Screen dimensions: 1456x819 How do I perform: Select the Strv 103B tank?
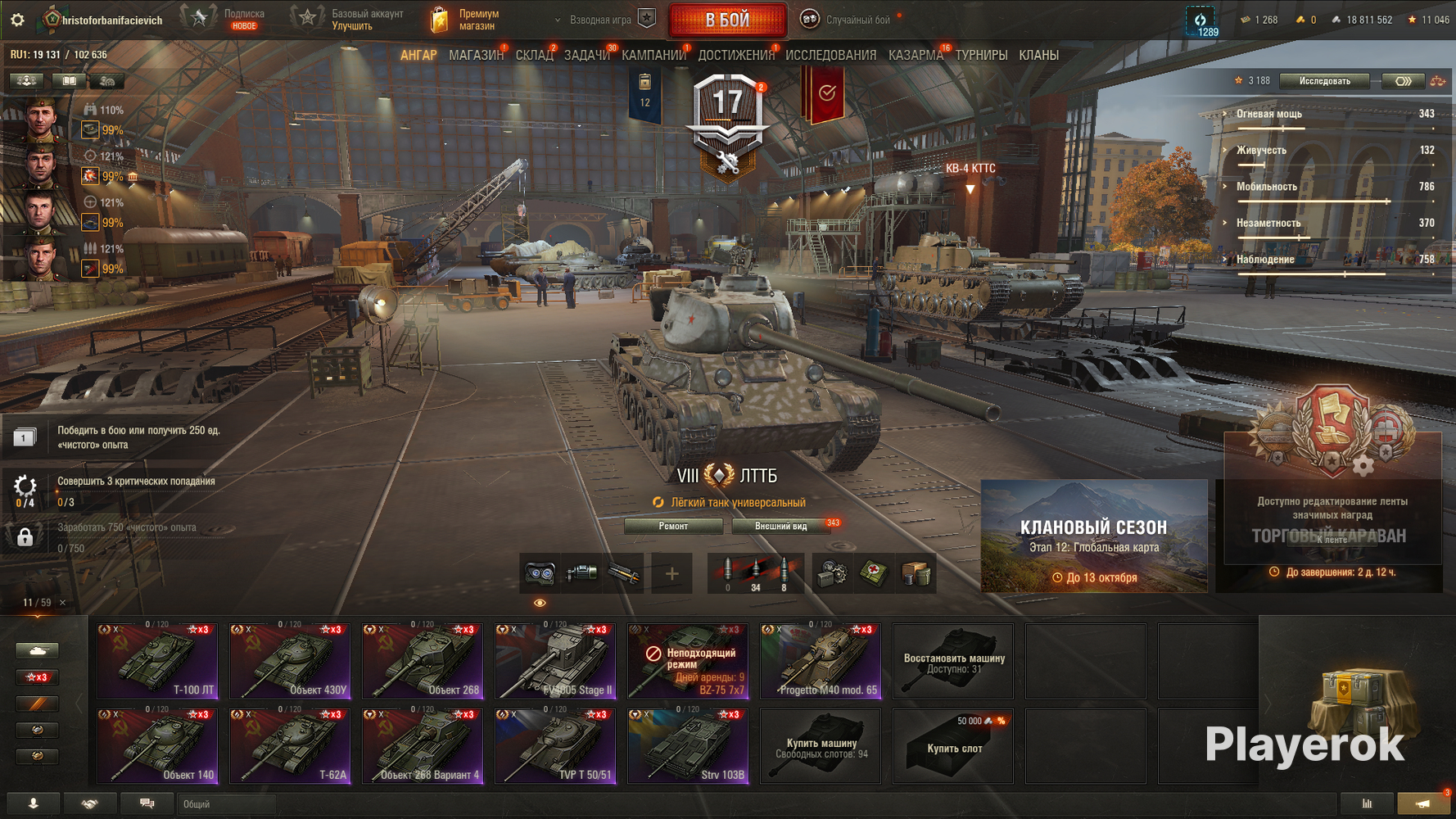(x=688, y=746)
